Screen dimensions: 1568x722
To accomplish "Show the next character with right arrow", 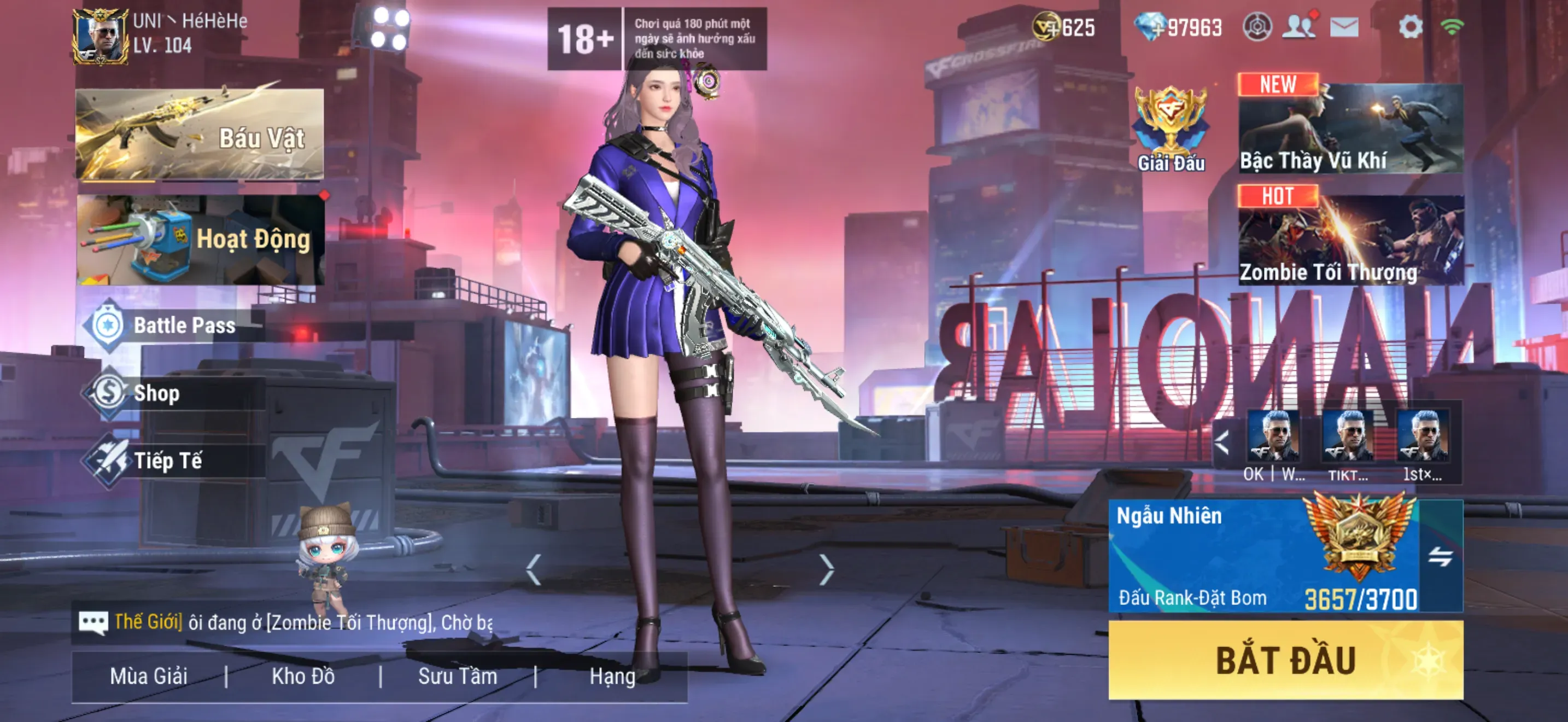I will pyautogui.click(x=826, y=570).
